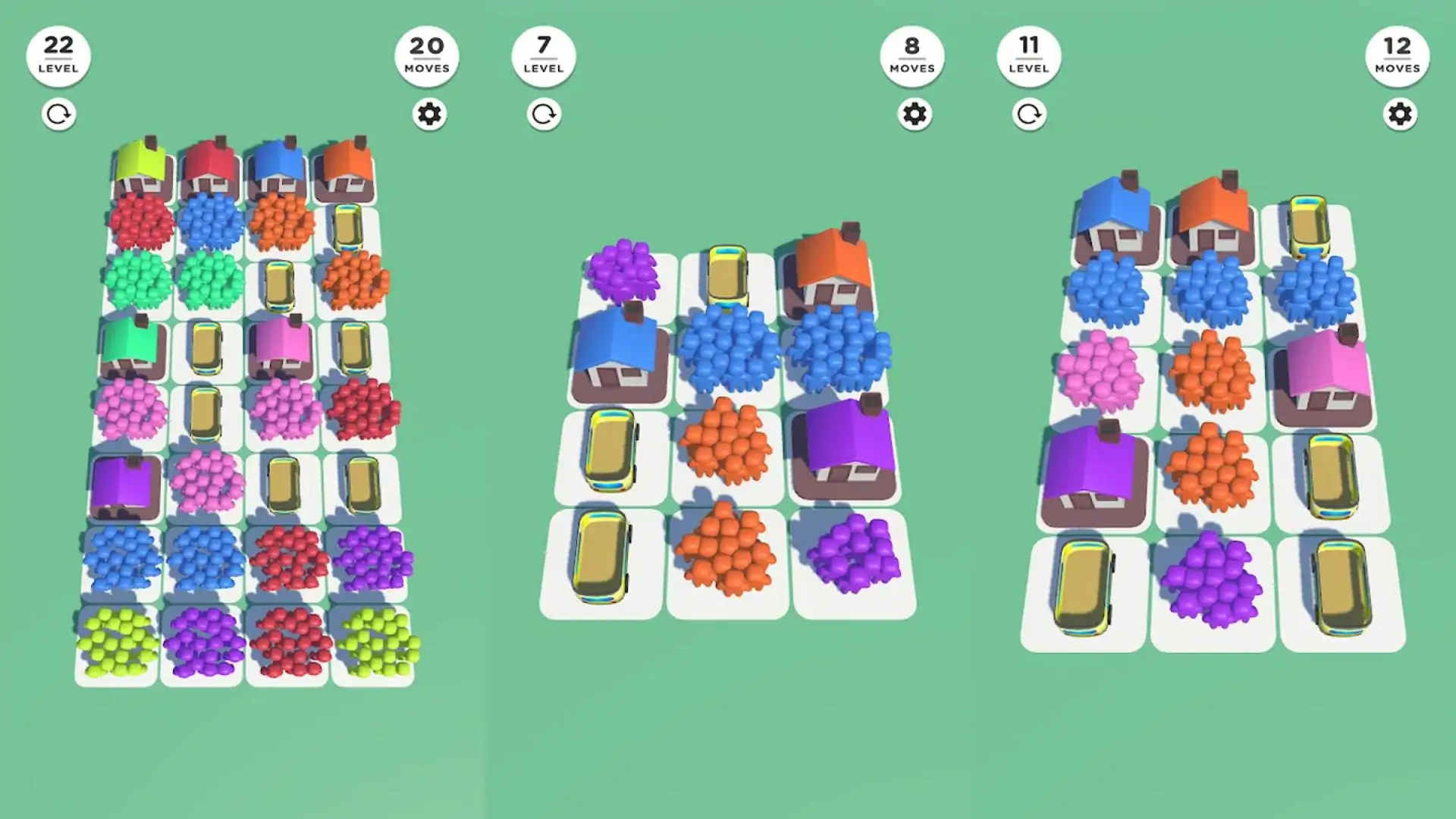Select the blue-roofed house on level 11 board

point(1116,215)
